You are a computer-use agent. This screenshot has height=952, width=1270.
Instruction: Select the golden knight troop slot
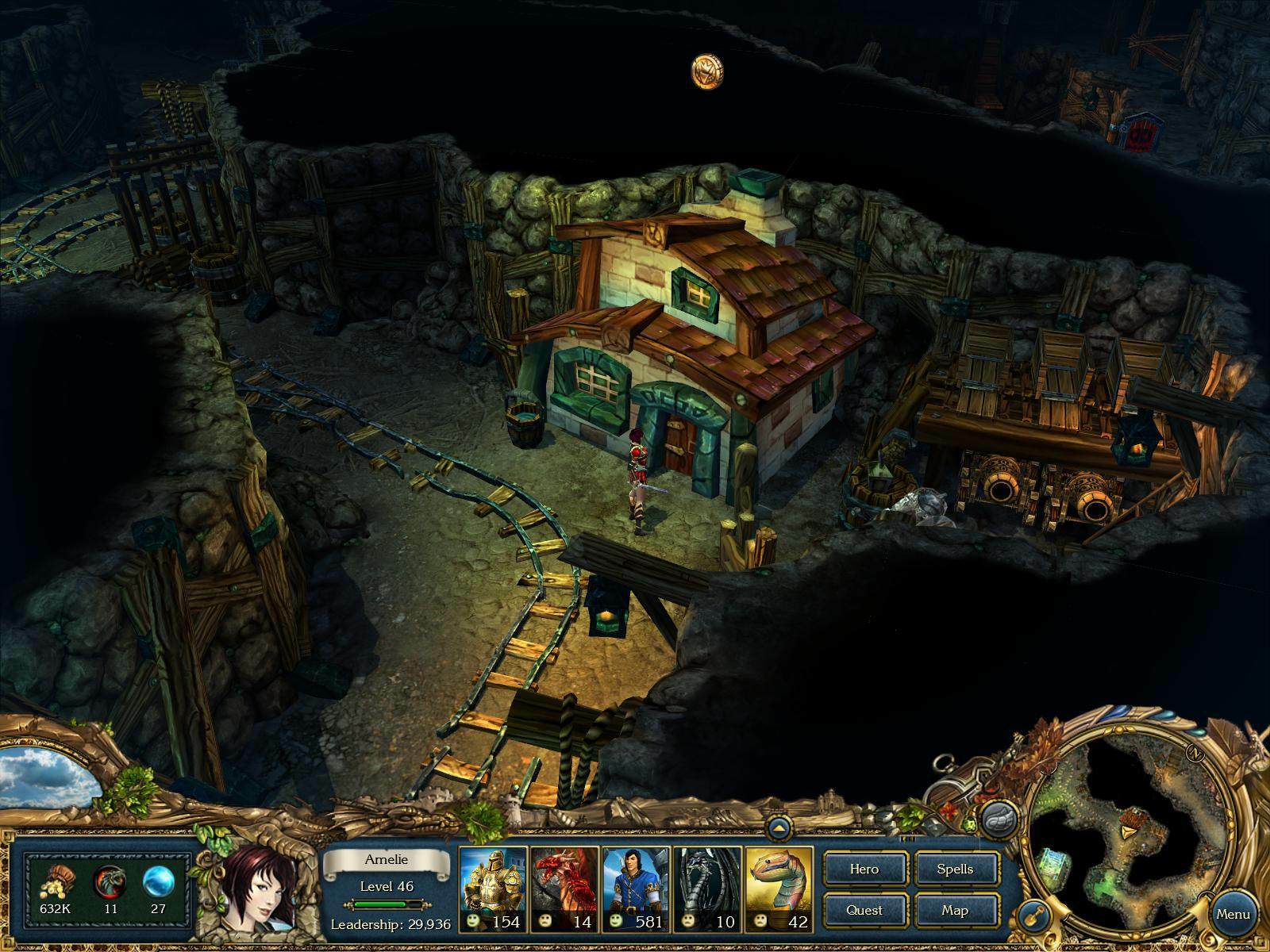coord(493,887)
